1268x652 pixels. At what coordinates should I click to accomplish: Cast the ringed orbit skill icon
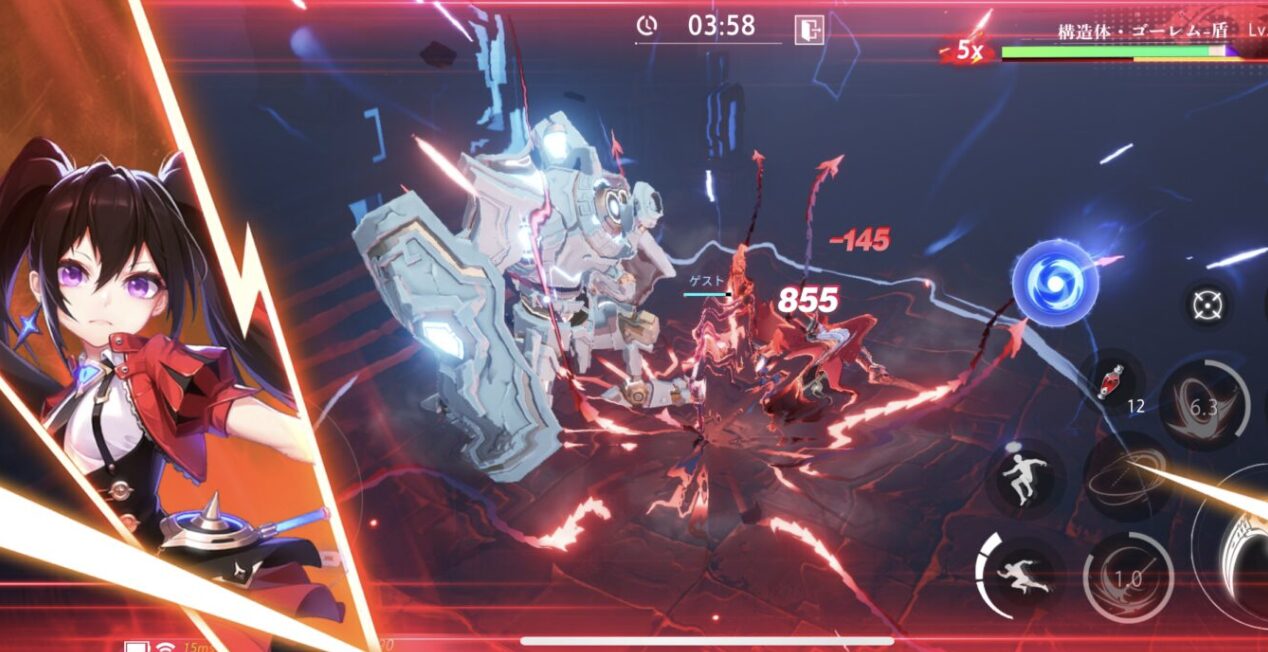point(1128,477)
